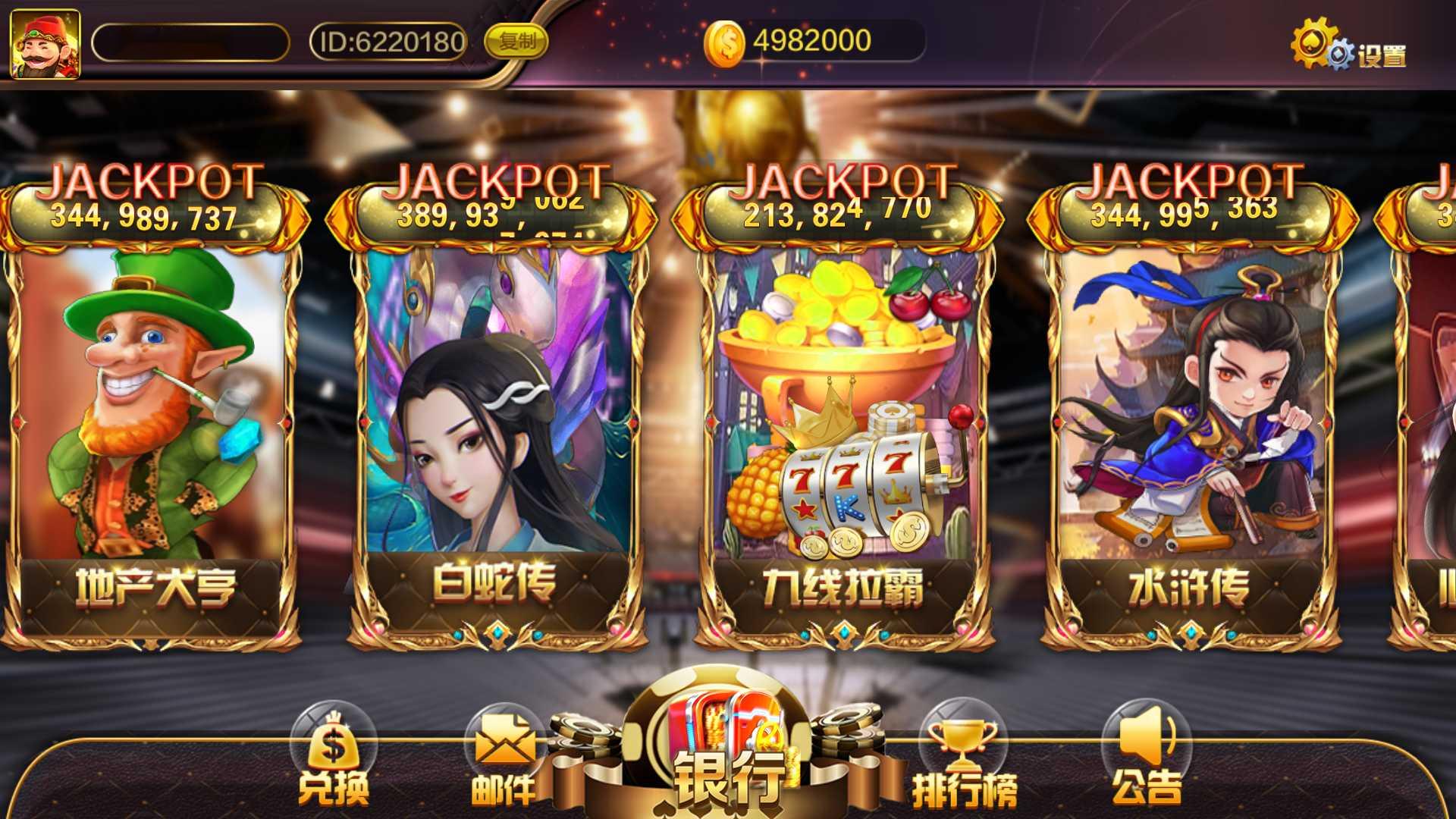Copy the player ID with 复制 button
Image resolution: width=1456 pixels, height=819 pixels.
(516, 41)
